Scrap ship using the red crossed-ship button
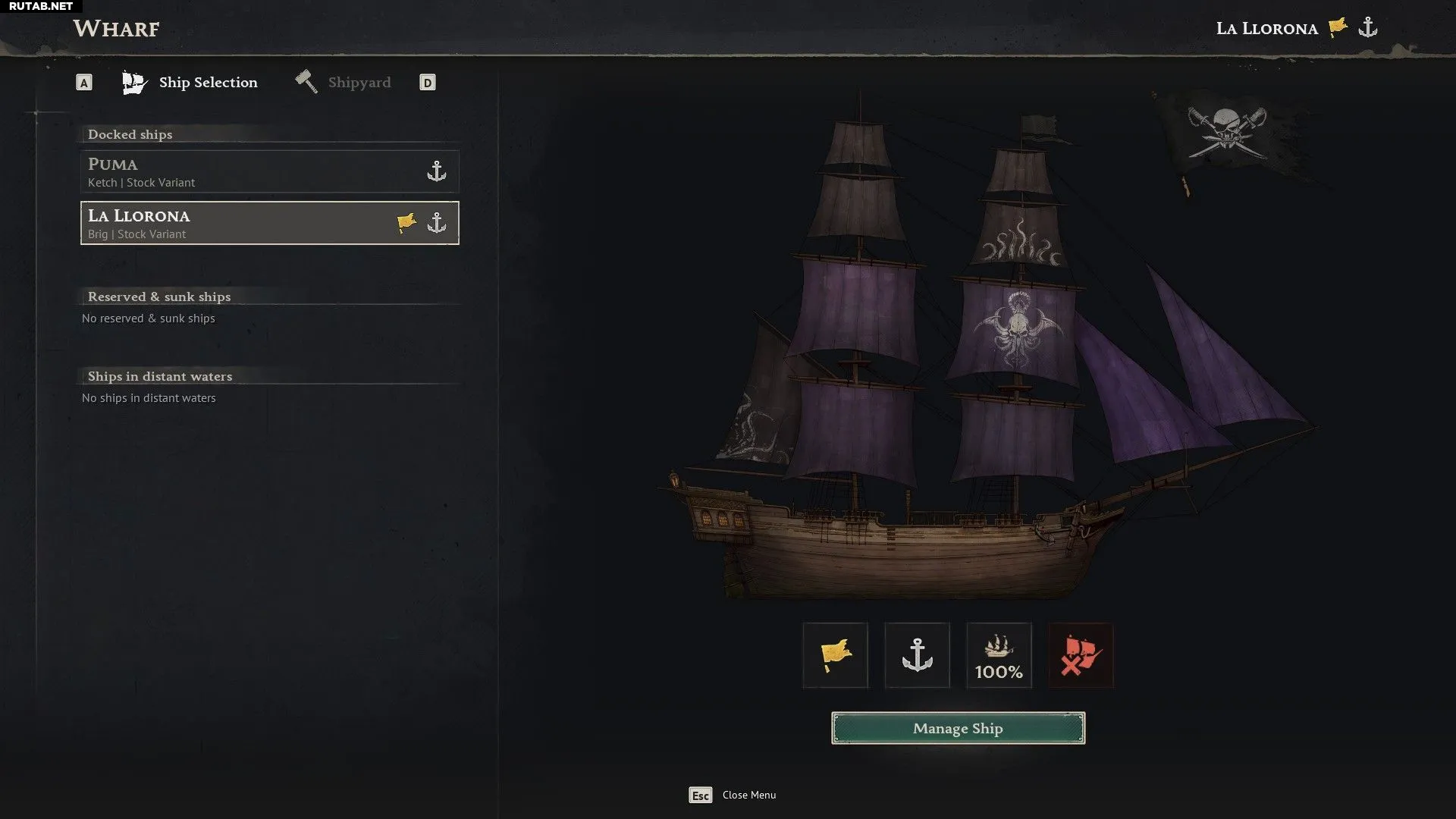This screenshot has height=819, width=1456. 1081,655
